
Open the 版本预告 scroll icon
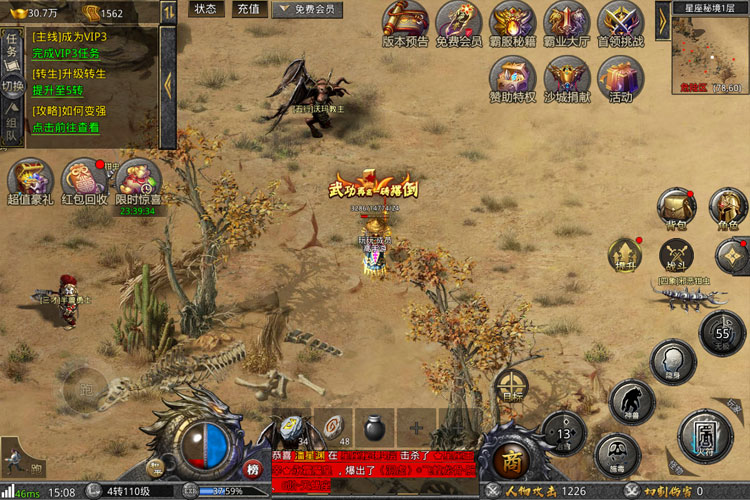[405, 23]
